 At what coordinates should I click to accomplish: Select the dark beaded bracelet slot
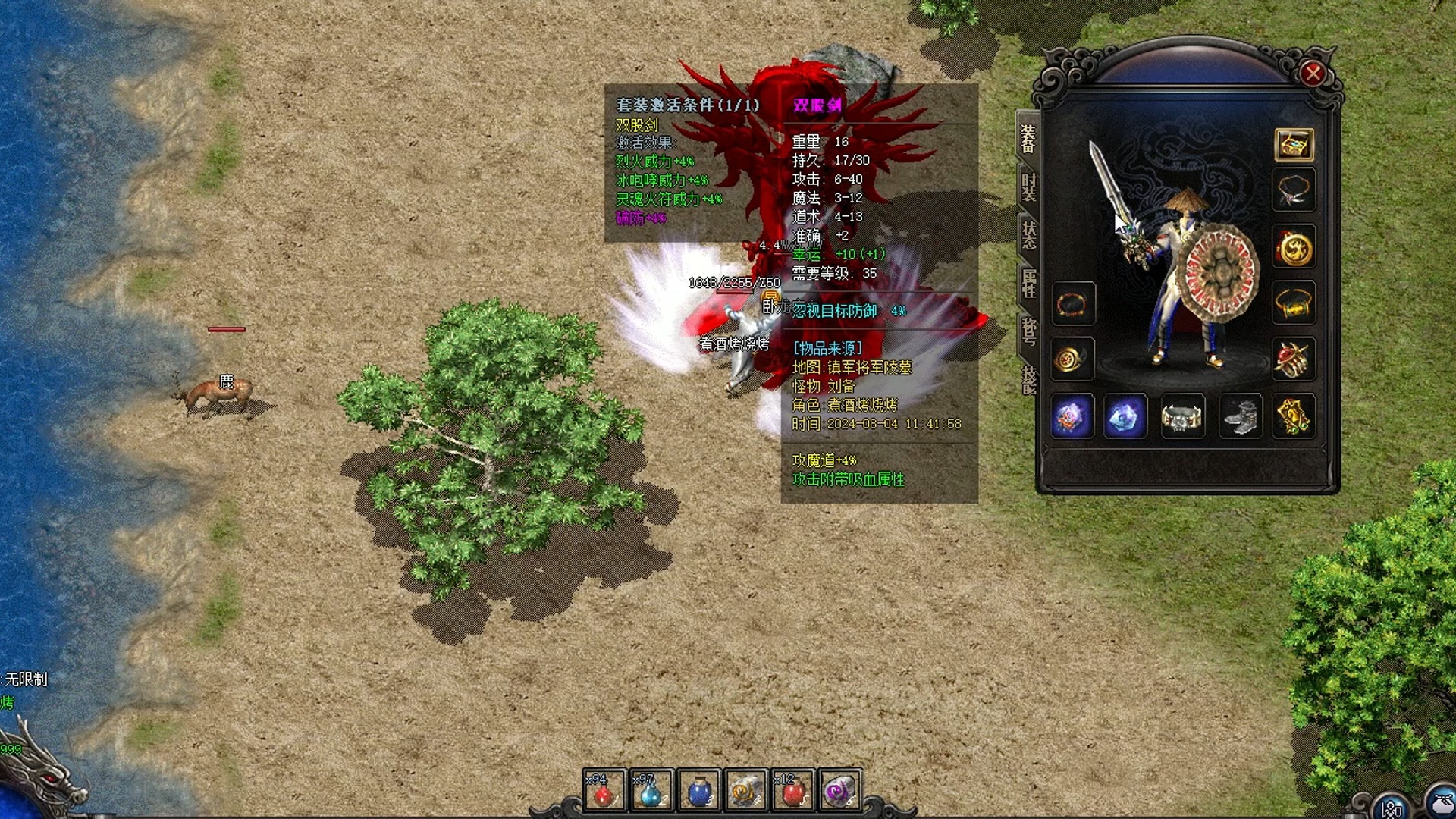(1072, 305)
